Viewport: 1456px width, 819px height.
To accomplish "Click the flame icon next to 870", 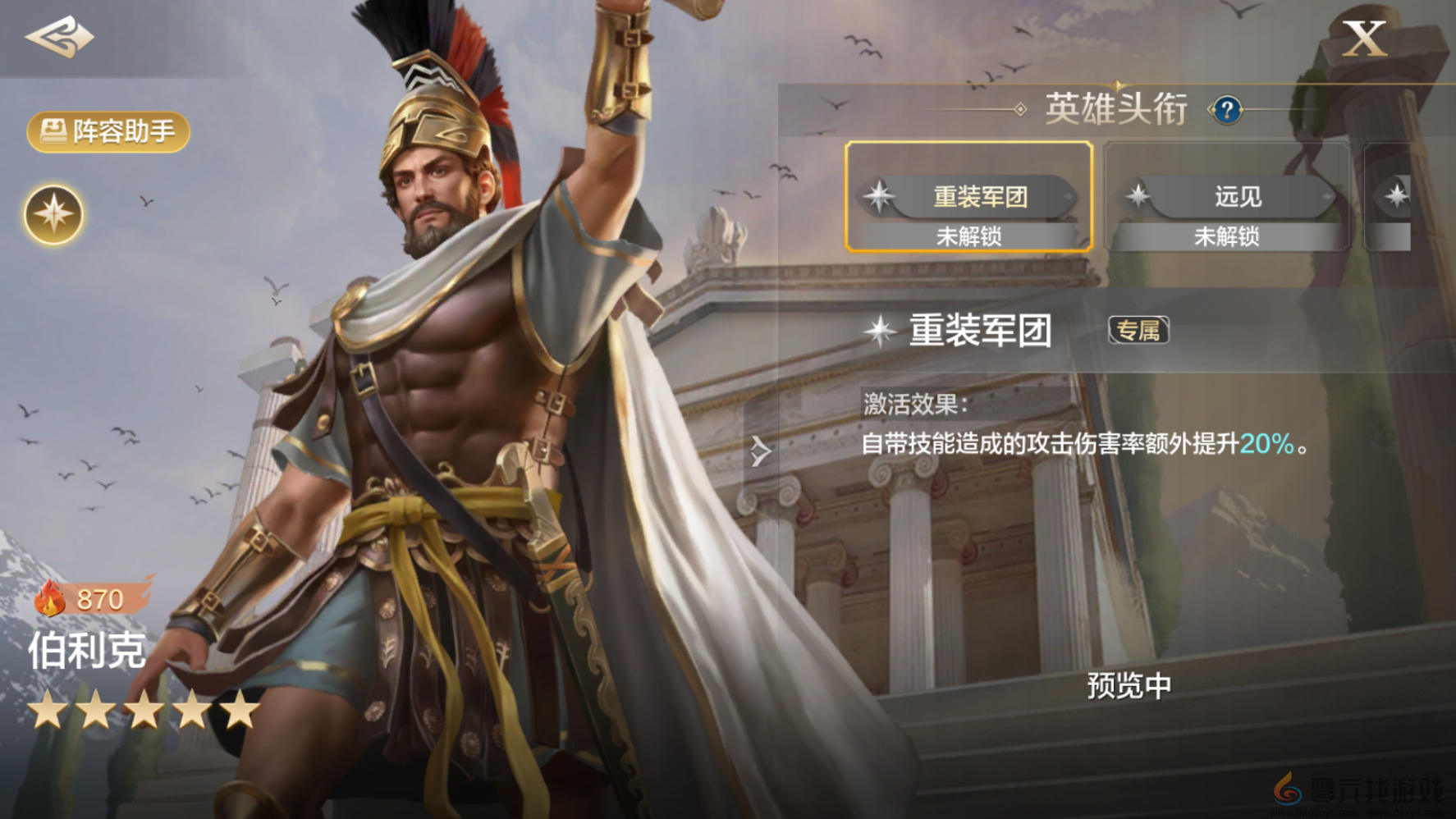I will coord(51,599).
